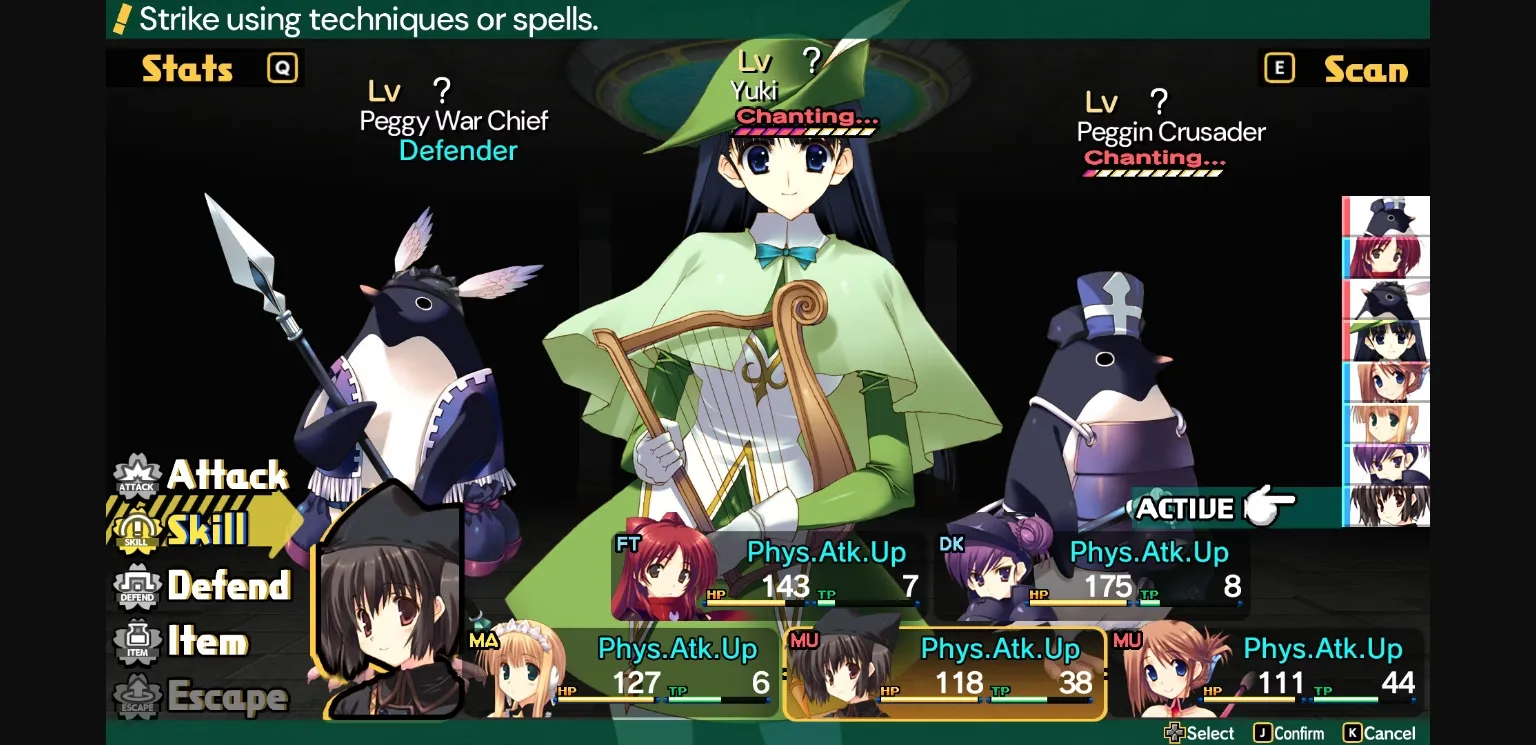Click the DK class badge icon

pyautogui.click(x=952, y=546)
